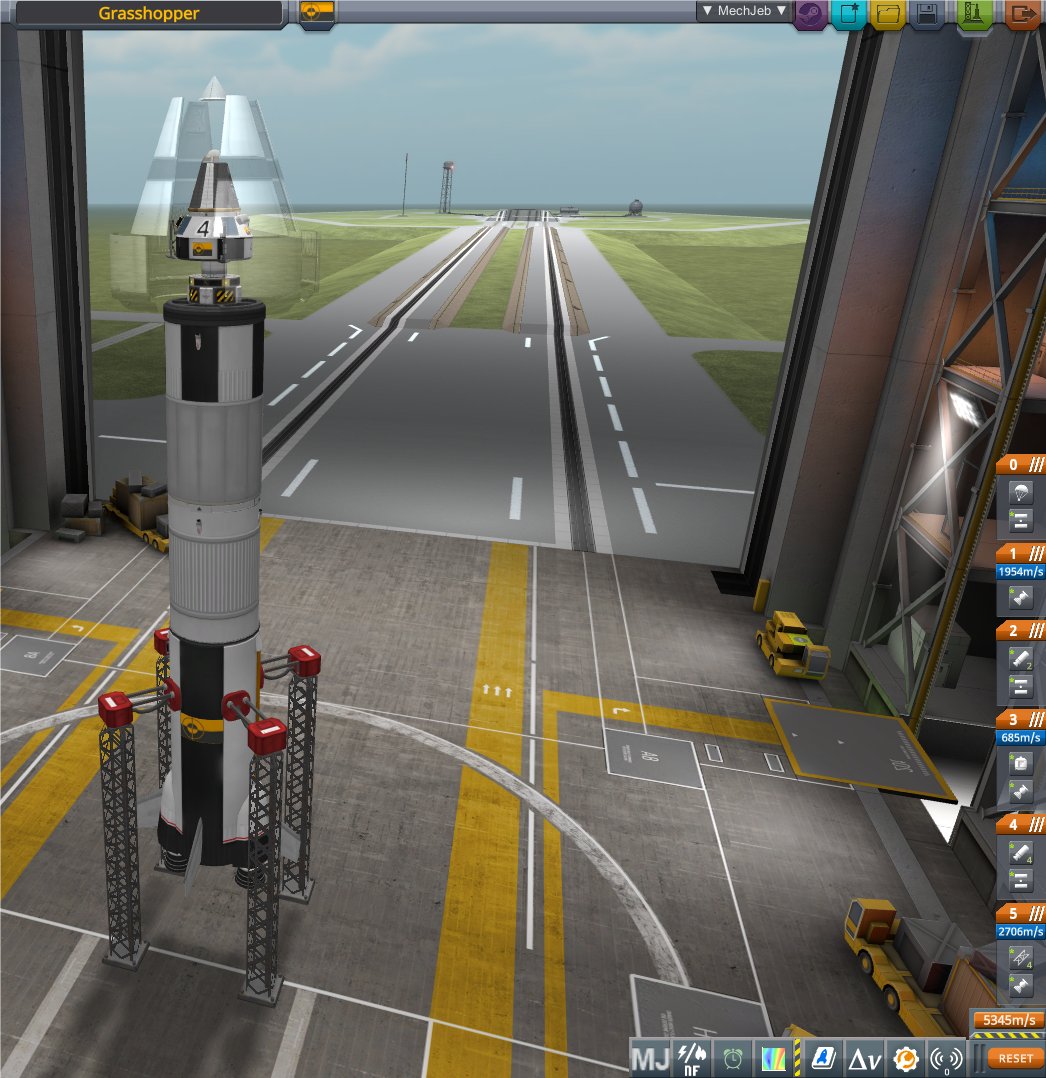Open the rainbow heat map app
The image size is (1046, 1078).
point(774,1057)
